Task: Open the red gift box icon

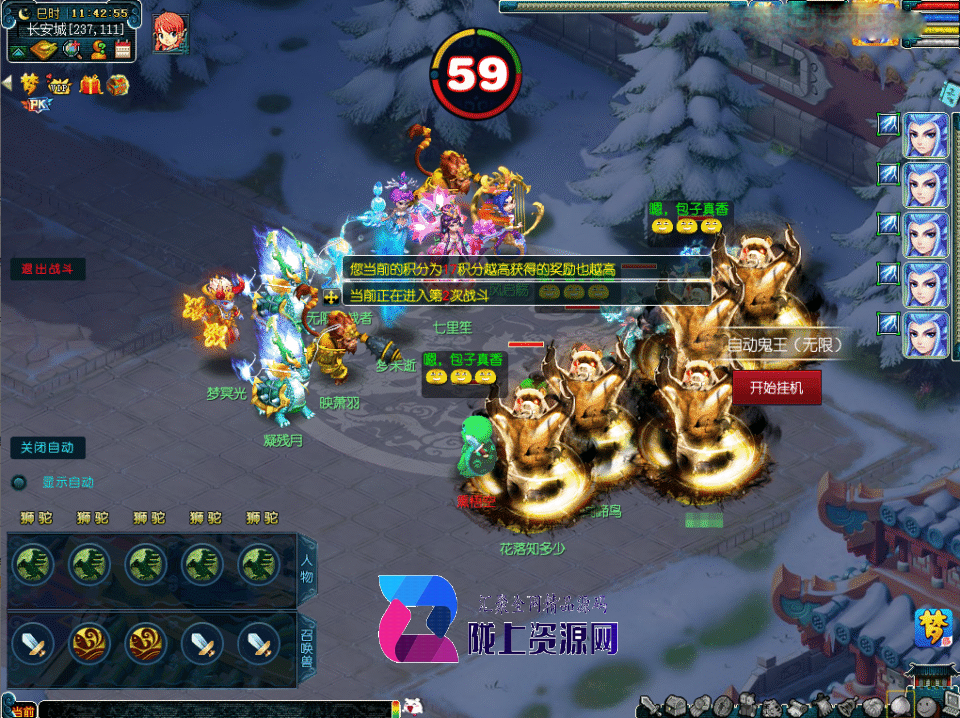Action: click(x=91, y=85)
